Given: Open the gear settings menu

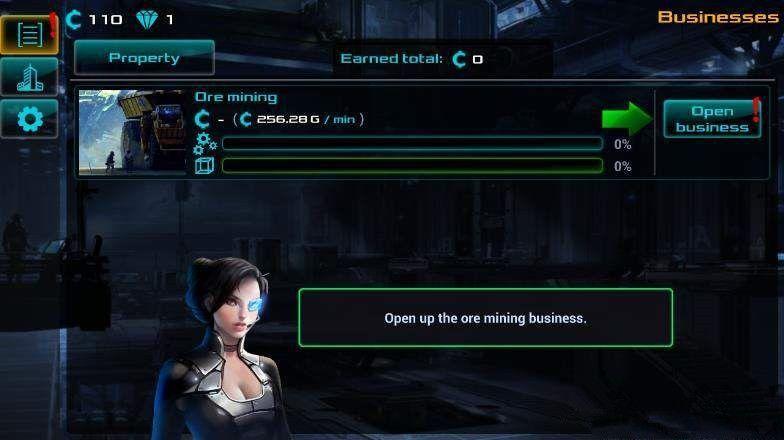Looking at the screenshot, I should tap(30, 120).
